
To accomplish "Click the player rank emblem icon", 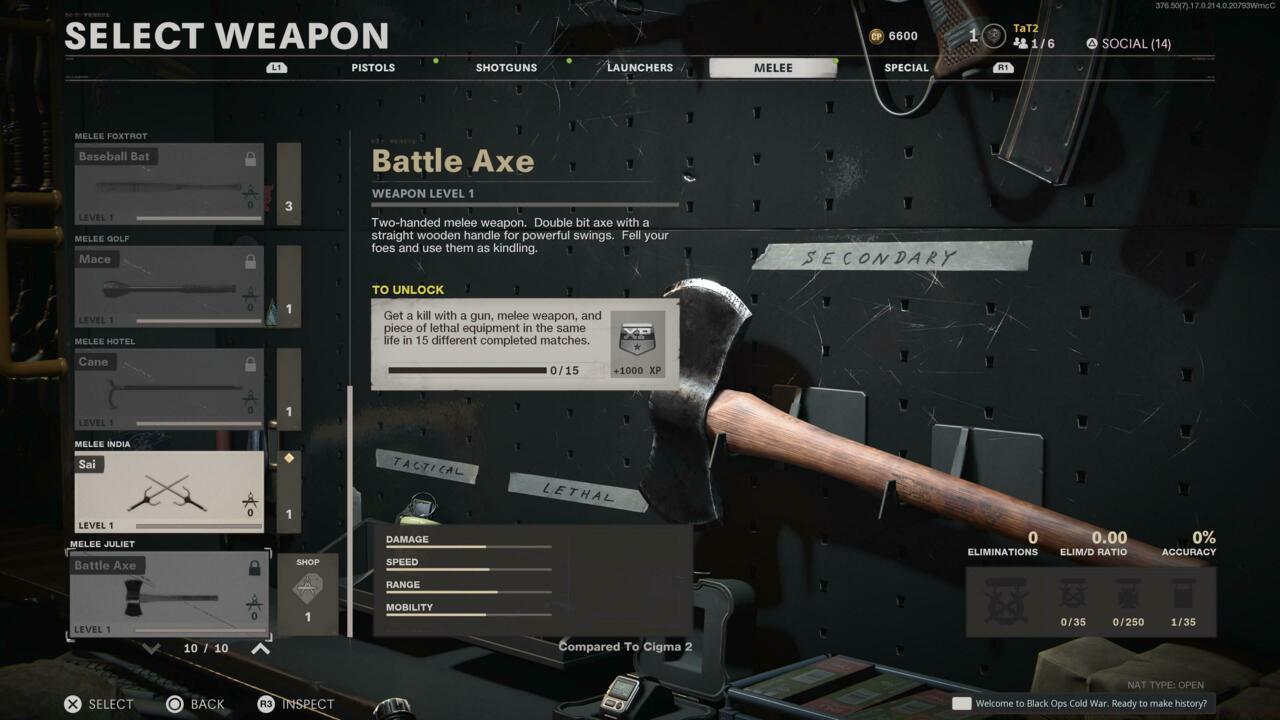I will click(992, 36).
